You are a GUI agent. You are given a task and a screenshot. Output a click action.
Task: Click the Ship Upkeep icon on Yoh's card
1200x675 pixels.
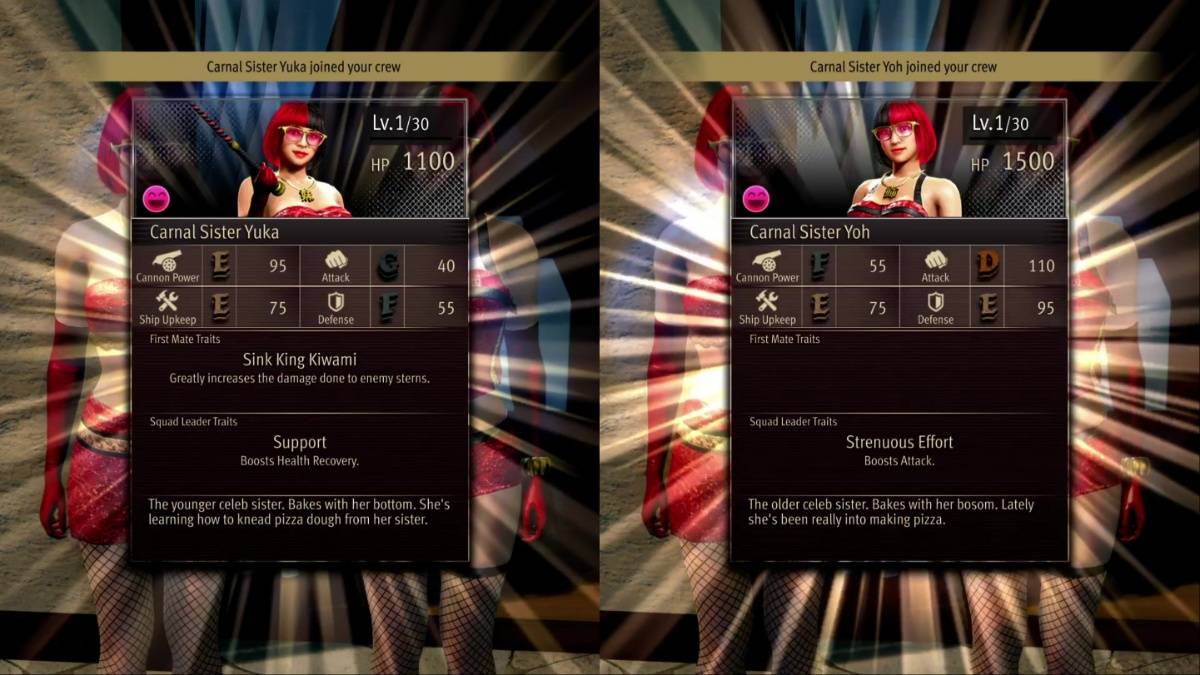point(767,301)
